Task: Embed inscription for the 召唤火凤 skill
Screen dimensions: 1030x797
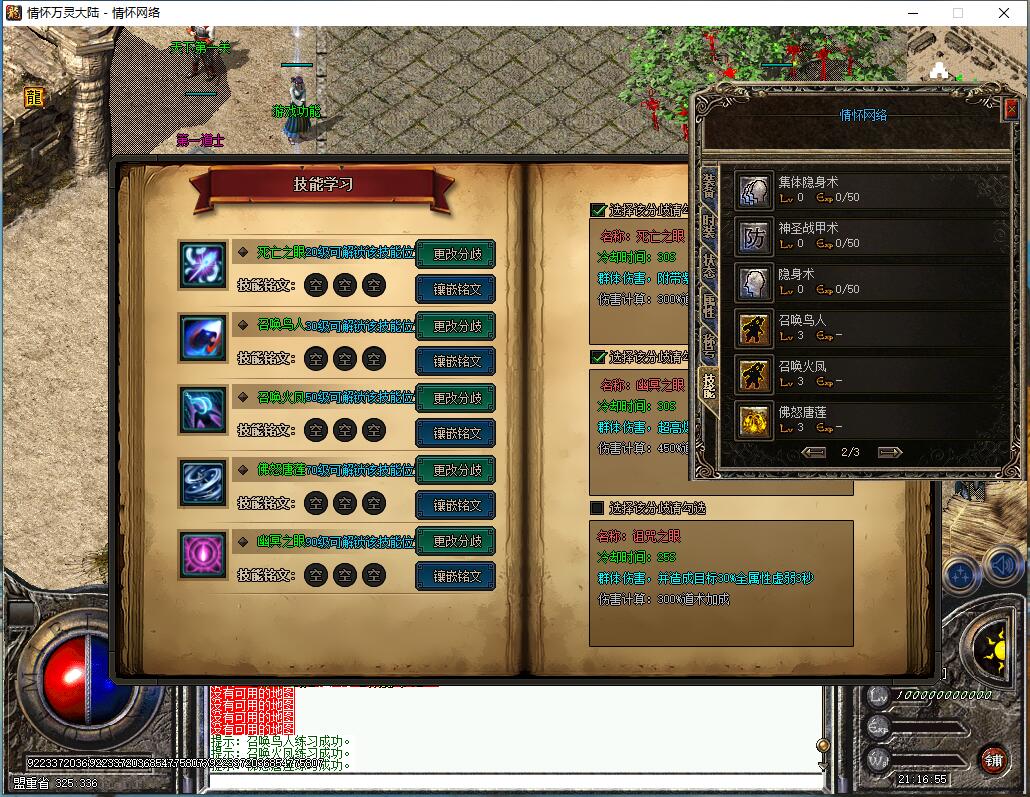Action: 456,433
